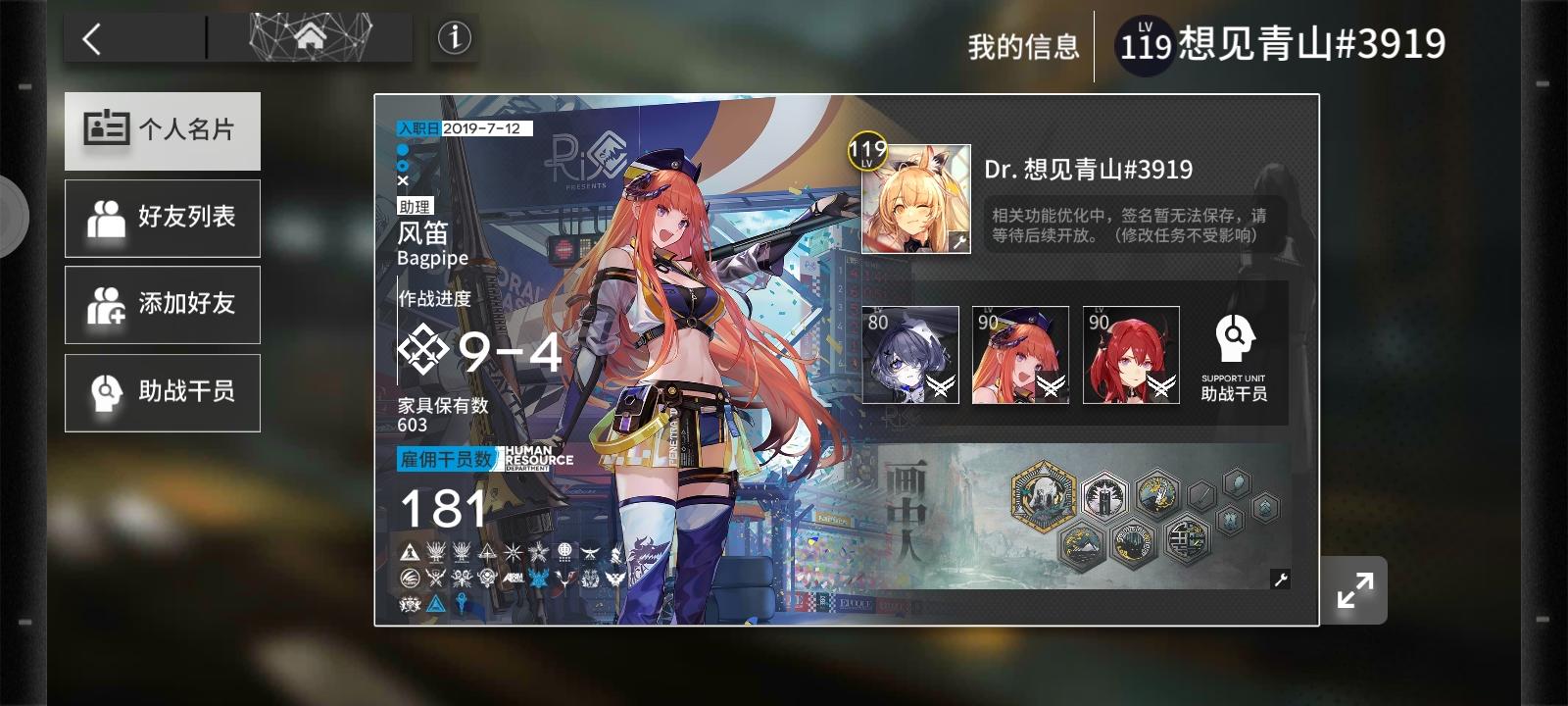Select the 个人名片 profile card tab
Image resolution: width=1568 pixels, height=706 pixels.
[162, 130]
